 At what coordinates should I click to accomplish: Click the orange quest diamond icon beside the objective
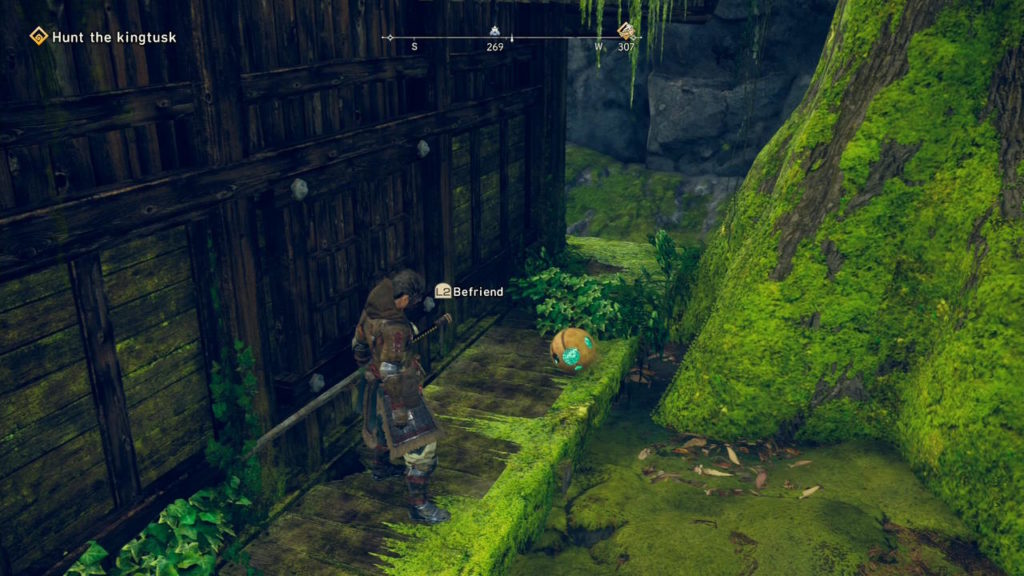click(39, 37)
